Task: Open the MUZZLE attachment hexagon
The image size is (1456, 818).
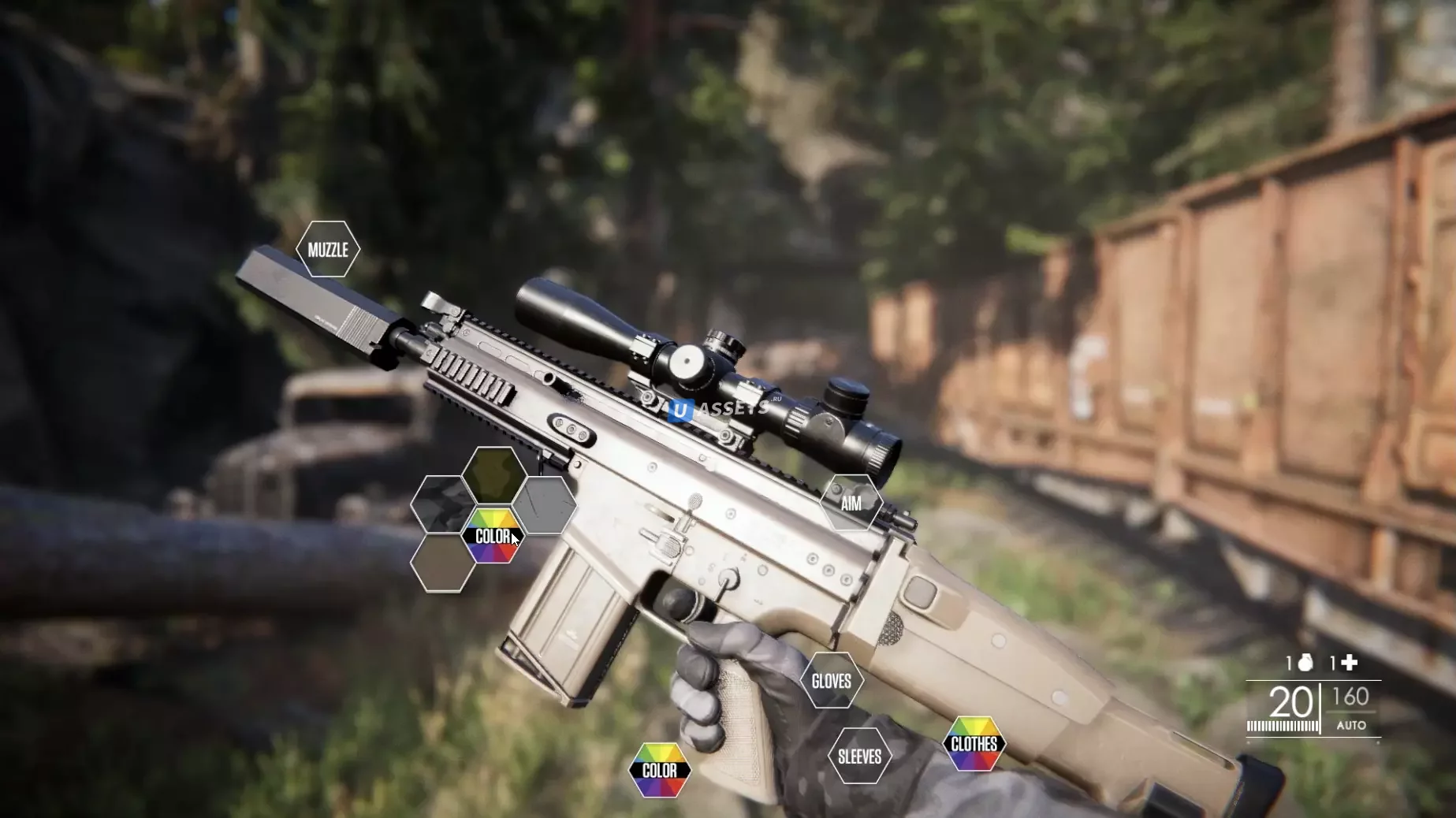Action: [328, 250]
